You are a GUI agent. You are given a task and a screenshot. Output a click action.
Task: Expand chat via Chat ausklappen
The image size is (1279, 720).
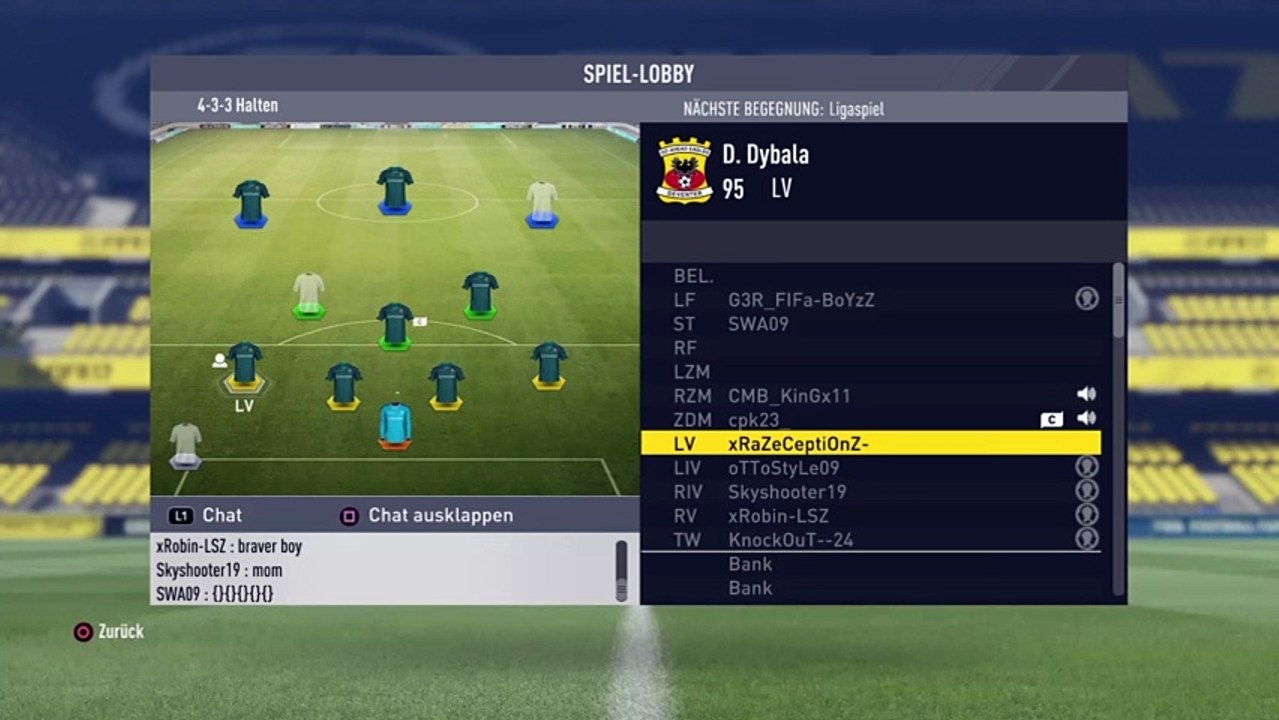(x=428, y=516)
